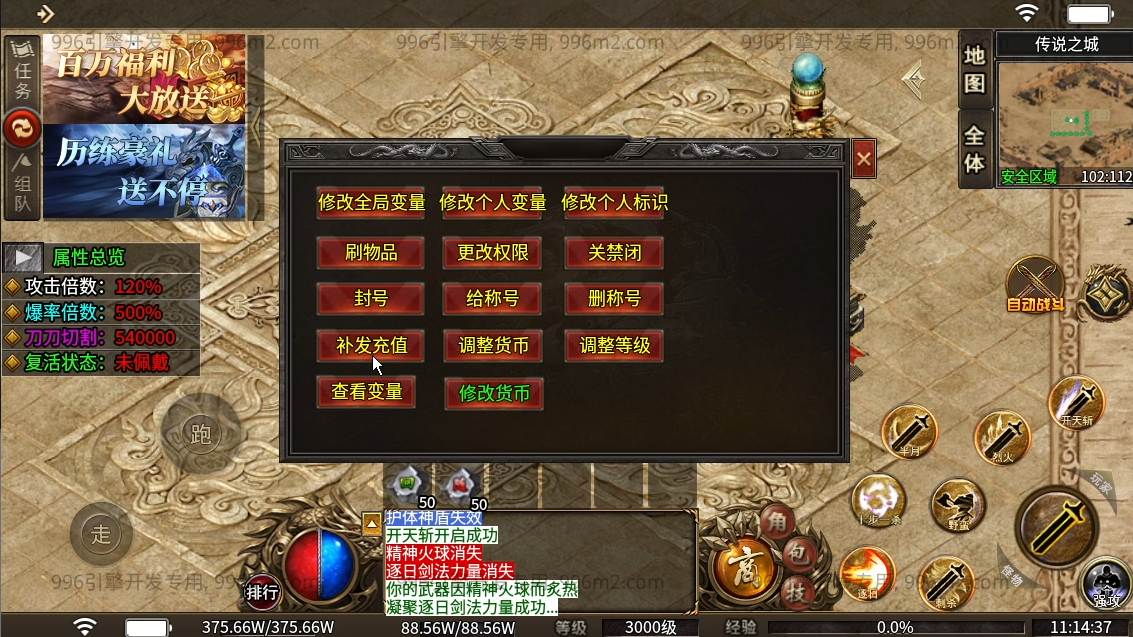
Task: Open 修改全局变量 option
Action: 371,202
